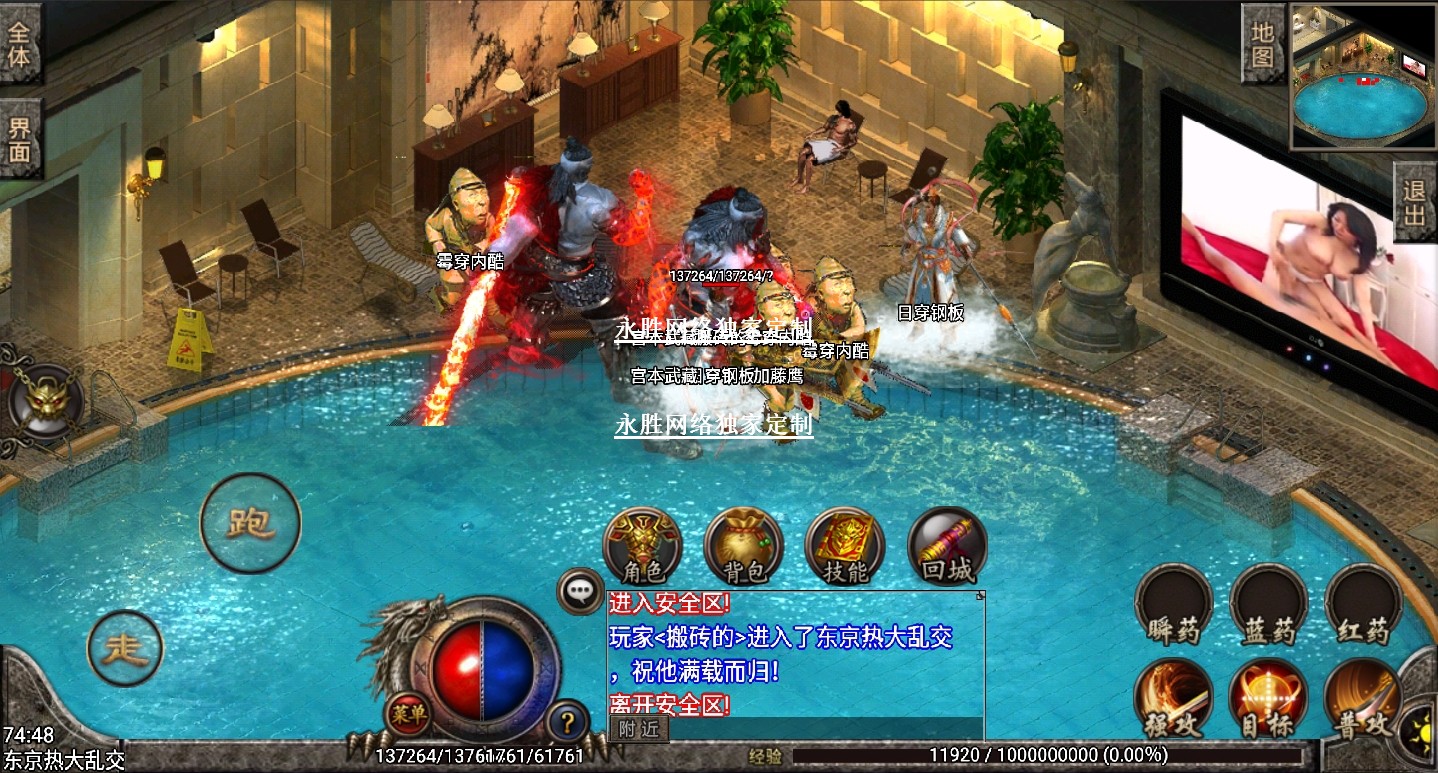Open the 背包 bag inventory
The width and height of the screenshot is (1438, 773).
743,548
